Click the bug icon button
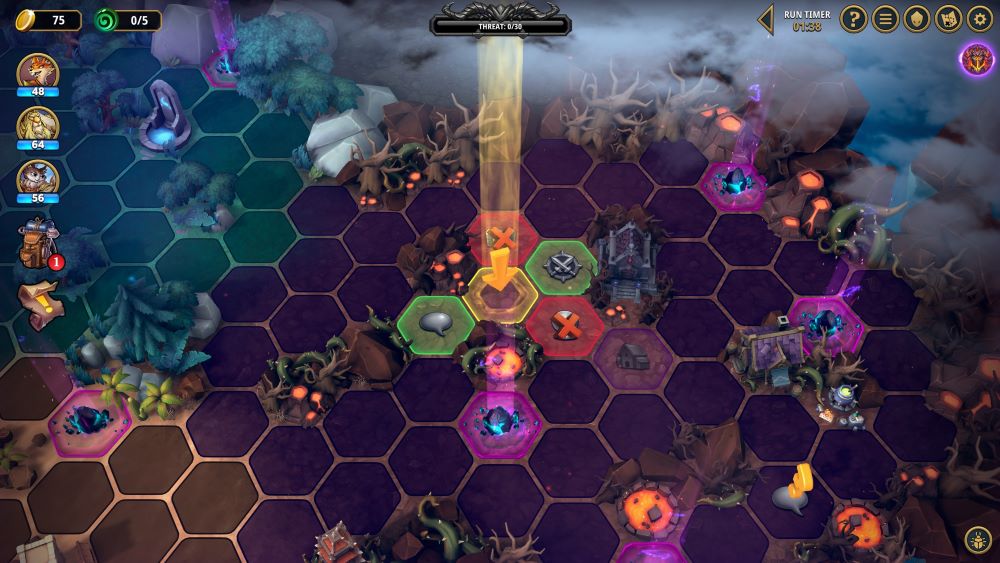 [978, 540]
